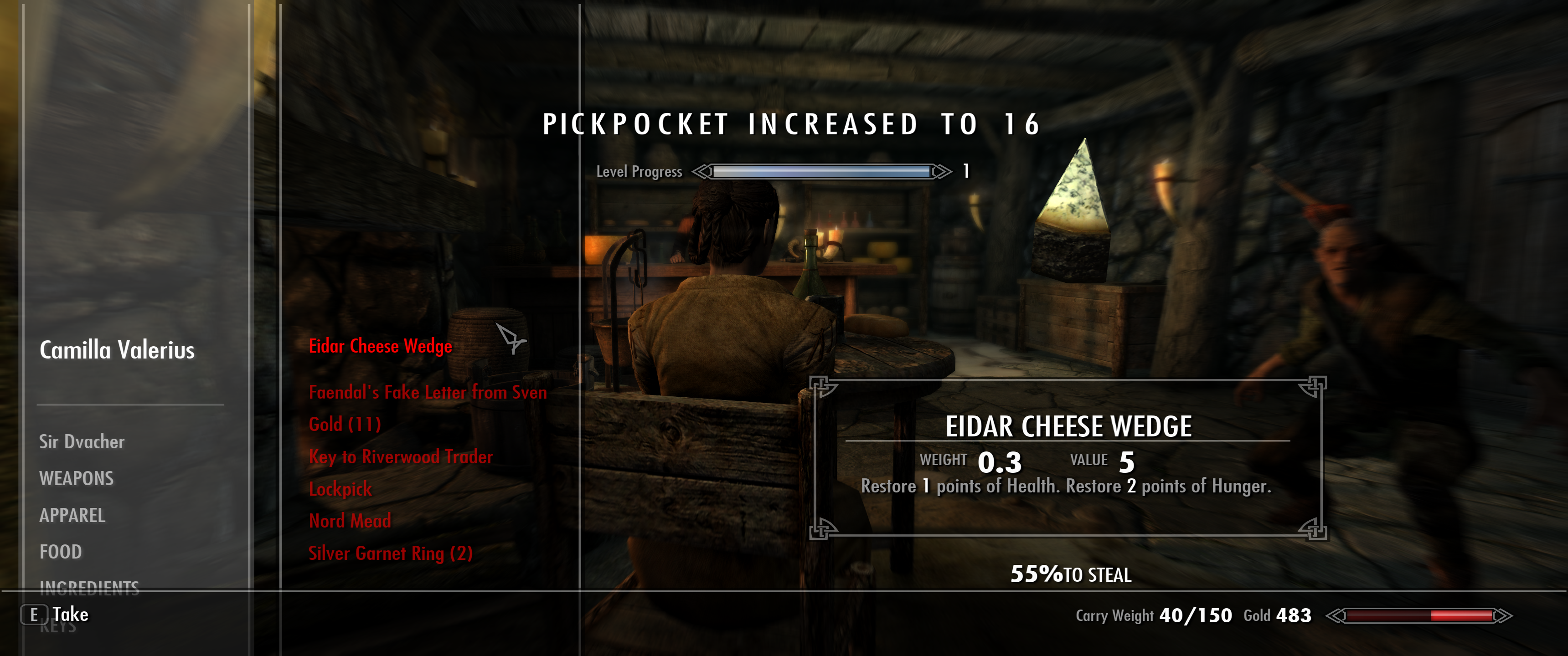Open the Food category
Image resolution: width=1568 pixels, height=656 pixels.
pos(60,552)
